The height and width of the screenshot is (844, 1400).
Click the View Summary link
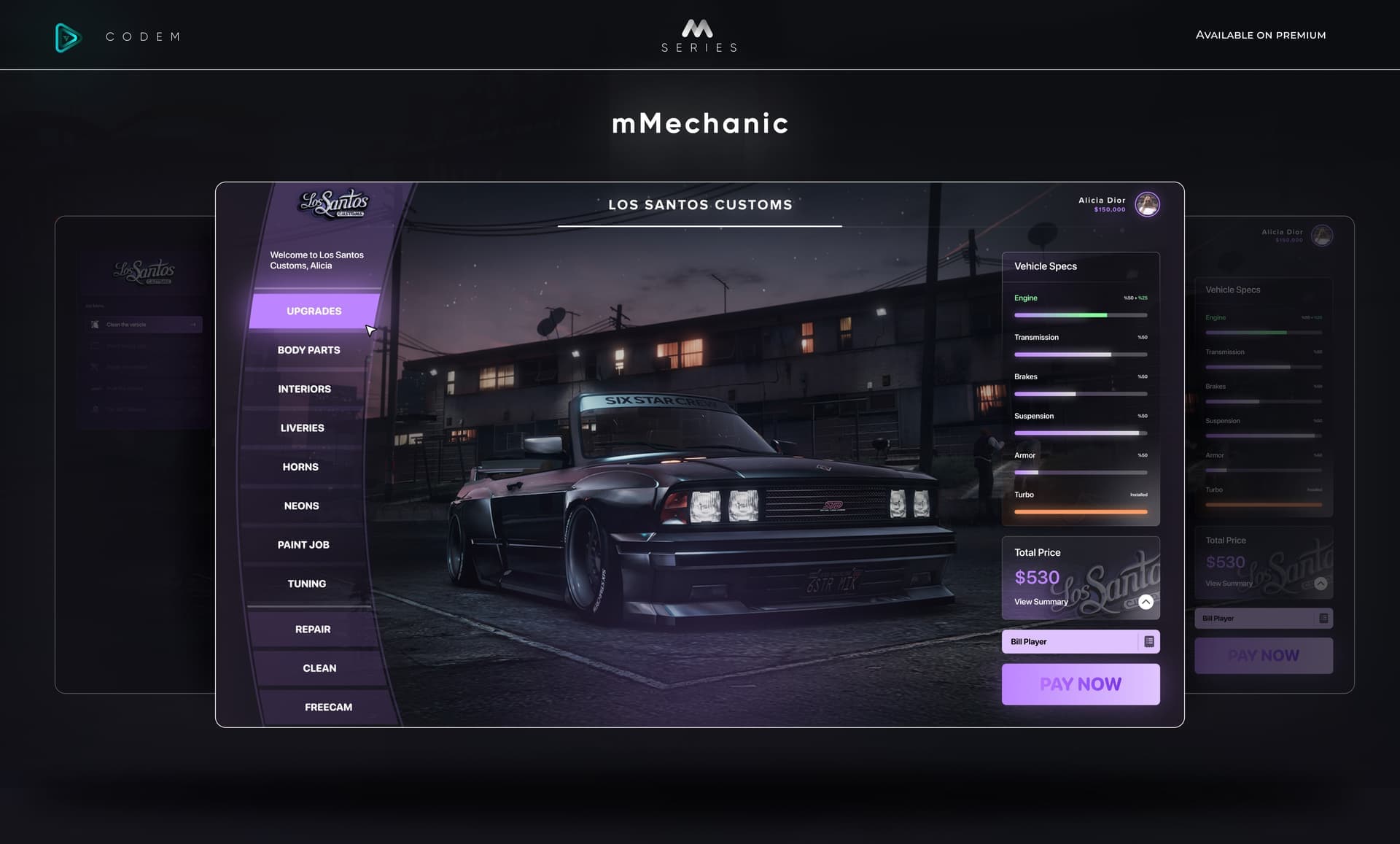1041,602
